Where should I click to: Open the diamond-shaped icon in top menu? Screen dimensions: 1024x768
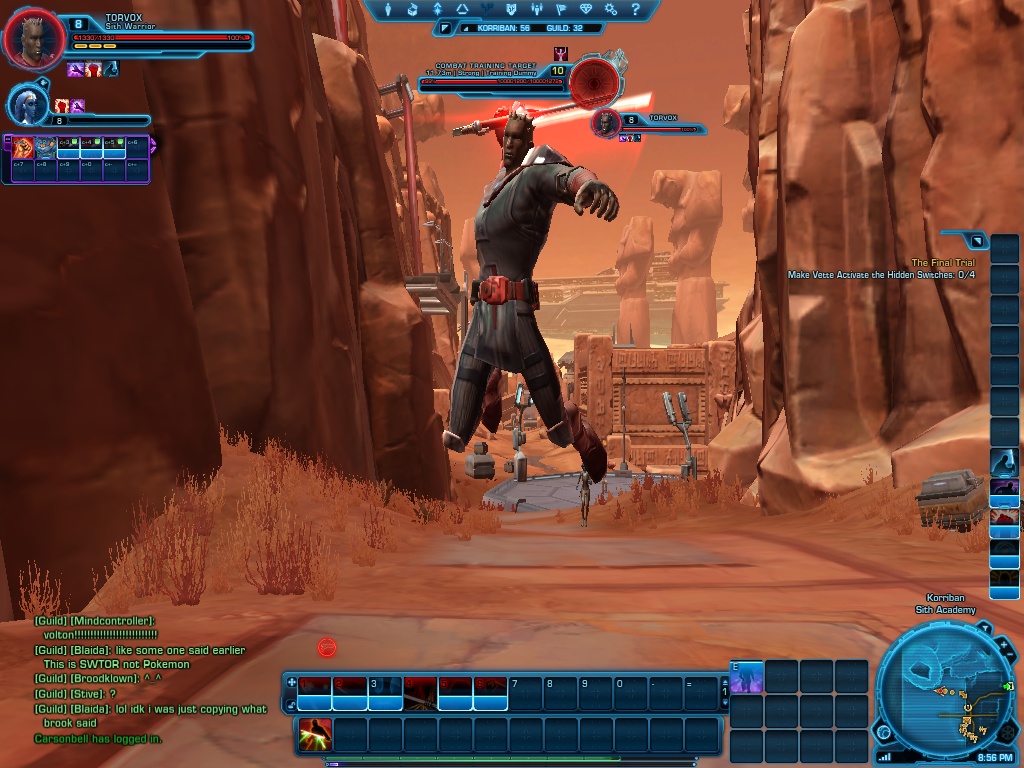587,10
